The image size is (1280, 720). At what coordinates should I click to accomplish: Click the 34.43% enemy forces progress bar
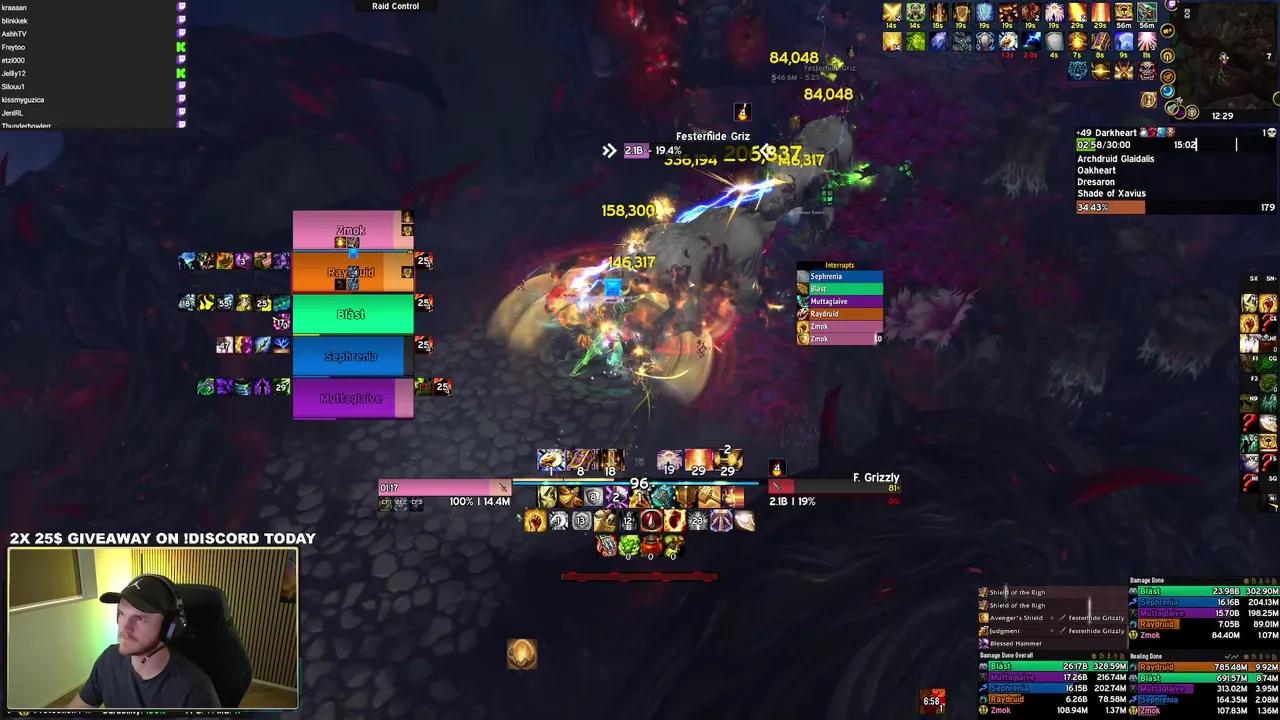1110,207
